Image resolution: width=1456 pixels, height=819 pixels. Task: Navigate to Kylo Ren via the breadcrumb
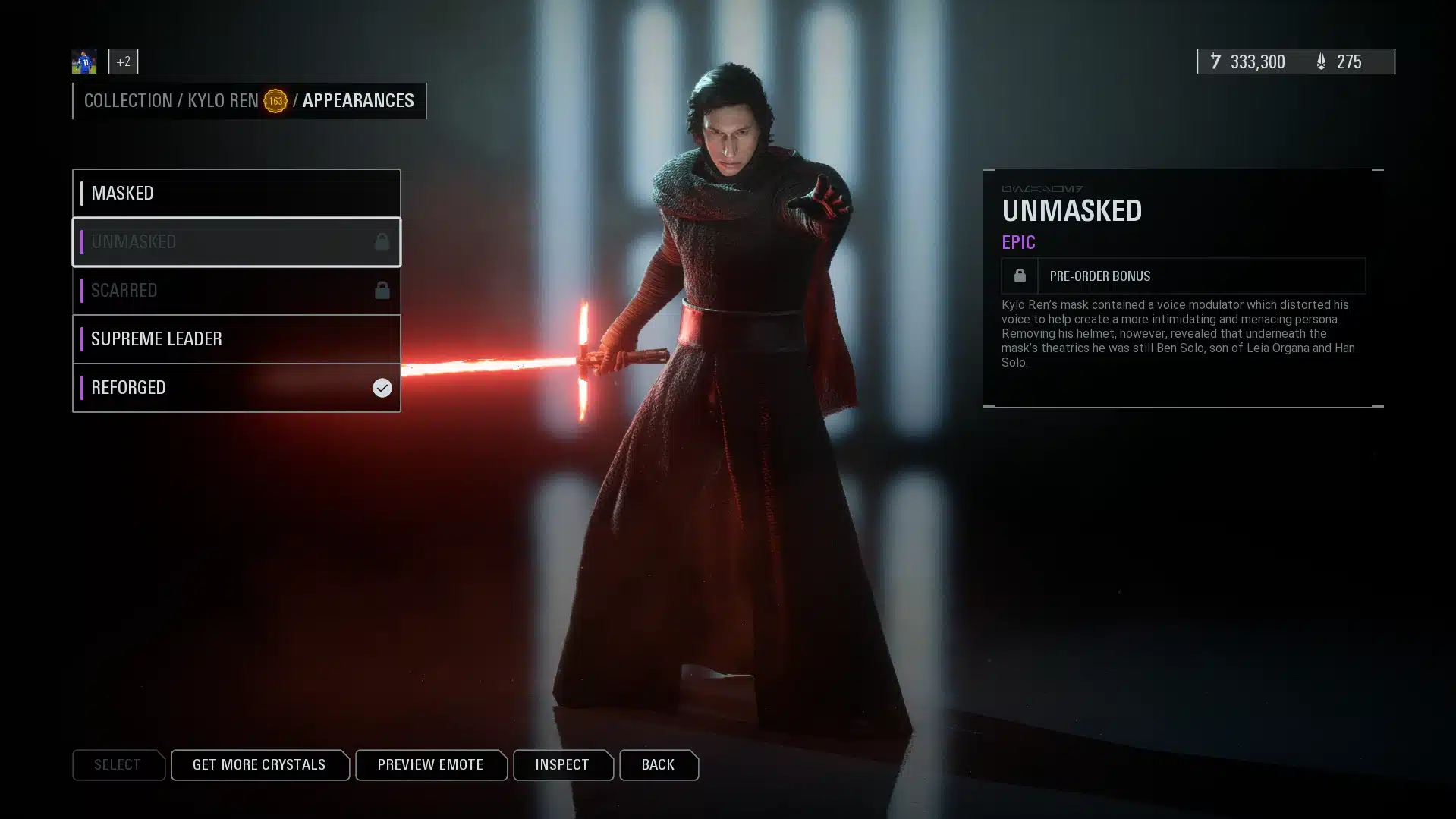point(223,99)
